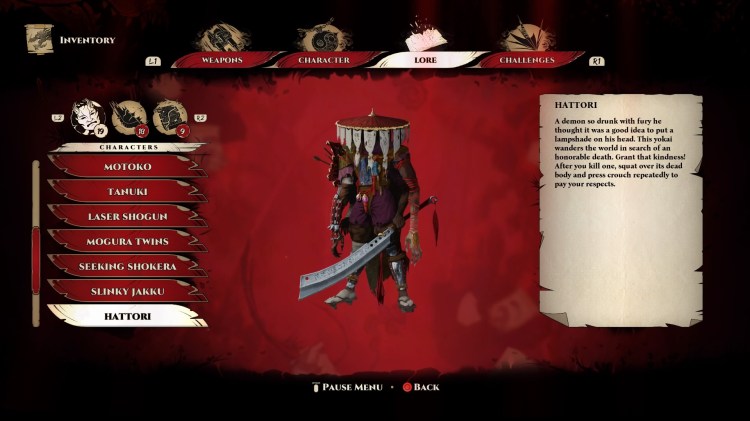
Task: Choose the Tanuki lore entry
Action: click(127, 191)
